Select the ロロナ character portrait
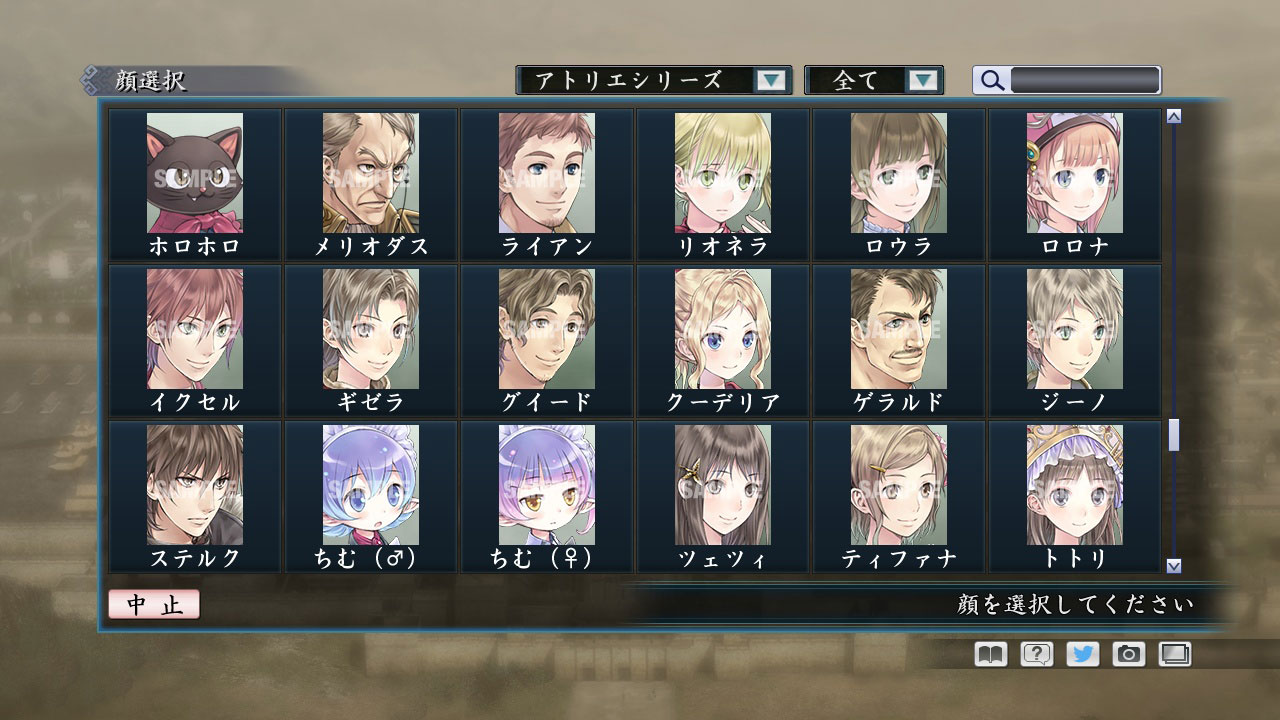1280x720 pixels. click(x=1074, y=175)
